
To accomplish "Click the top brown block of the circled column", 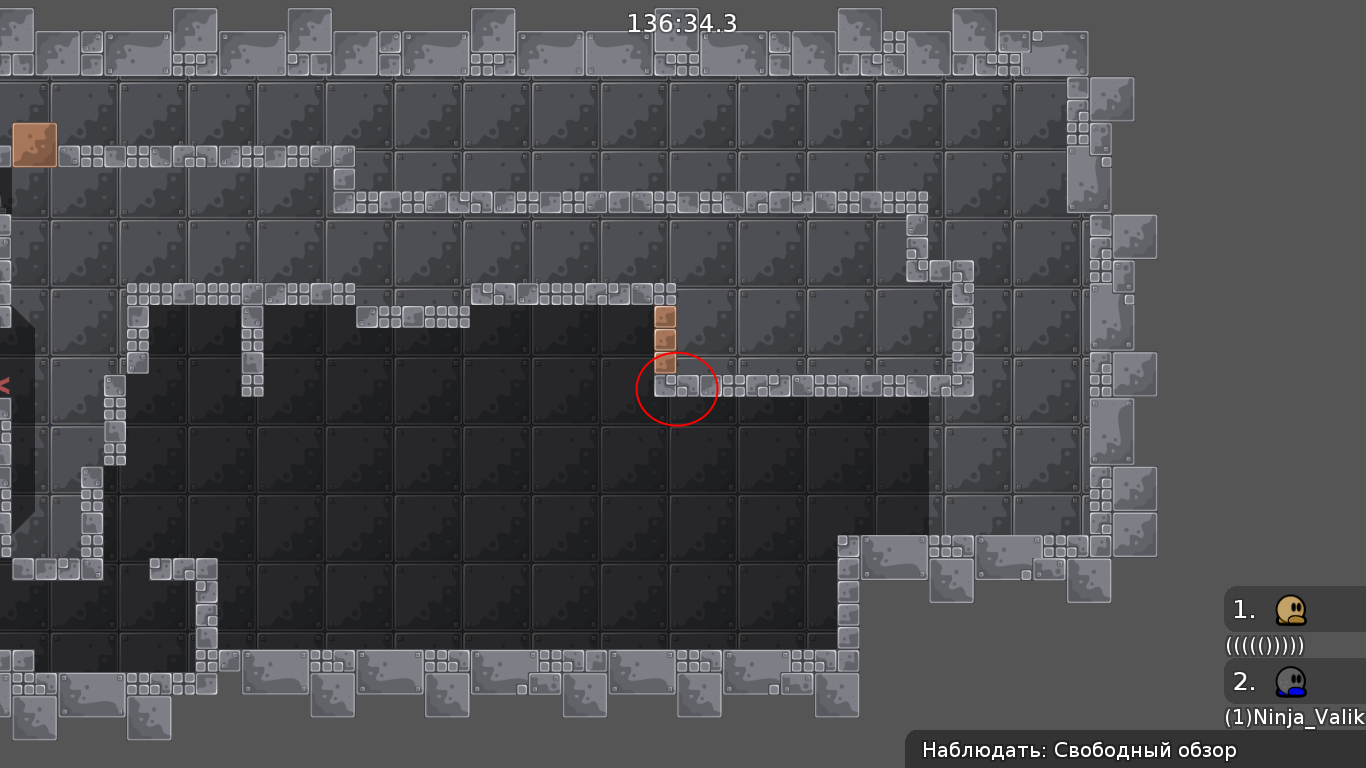I will 666,316.
